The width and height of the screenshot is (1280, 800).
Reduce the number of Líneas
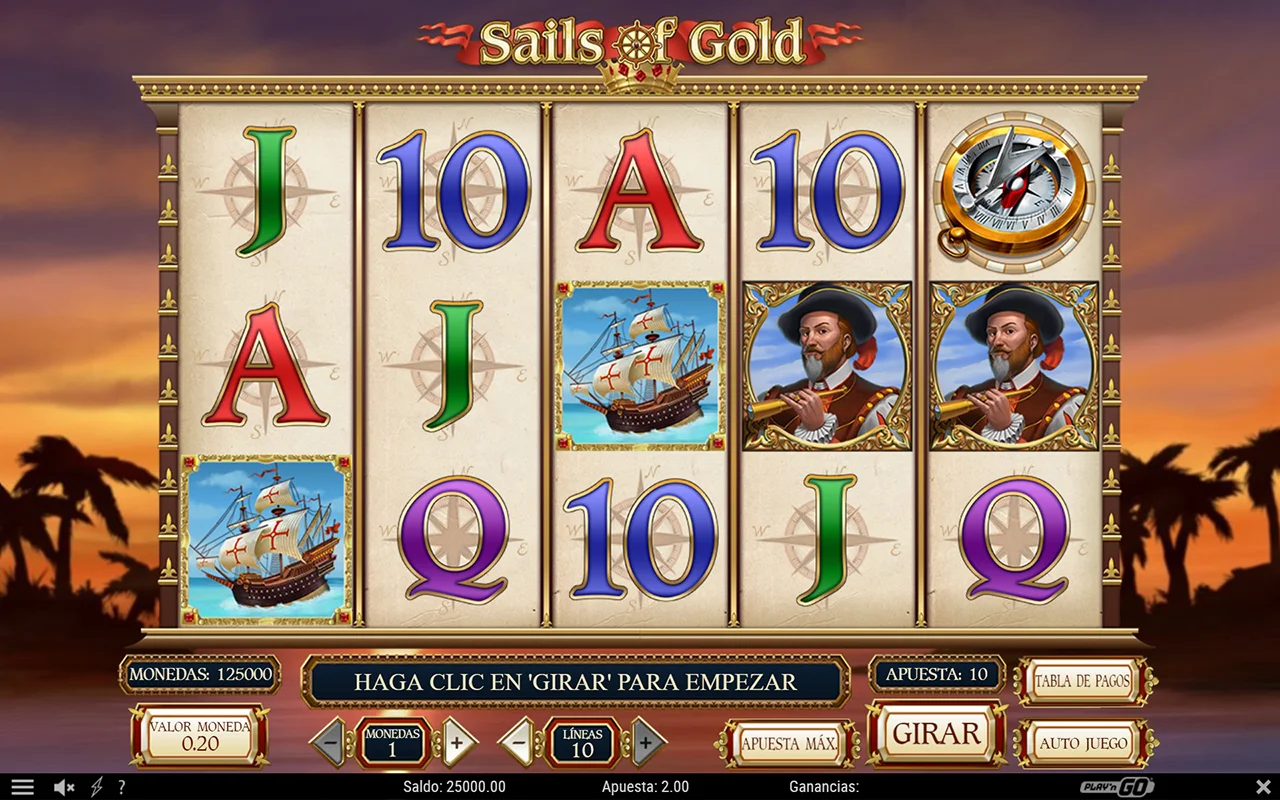pyautogui.click(x=518, y=742)
